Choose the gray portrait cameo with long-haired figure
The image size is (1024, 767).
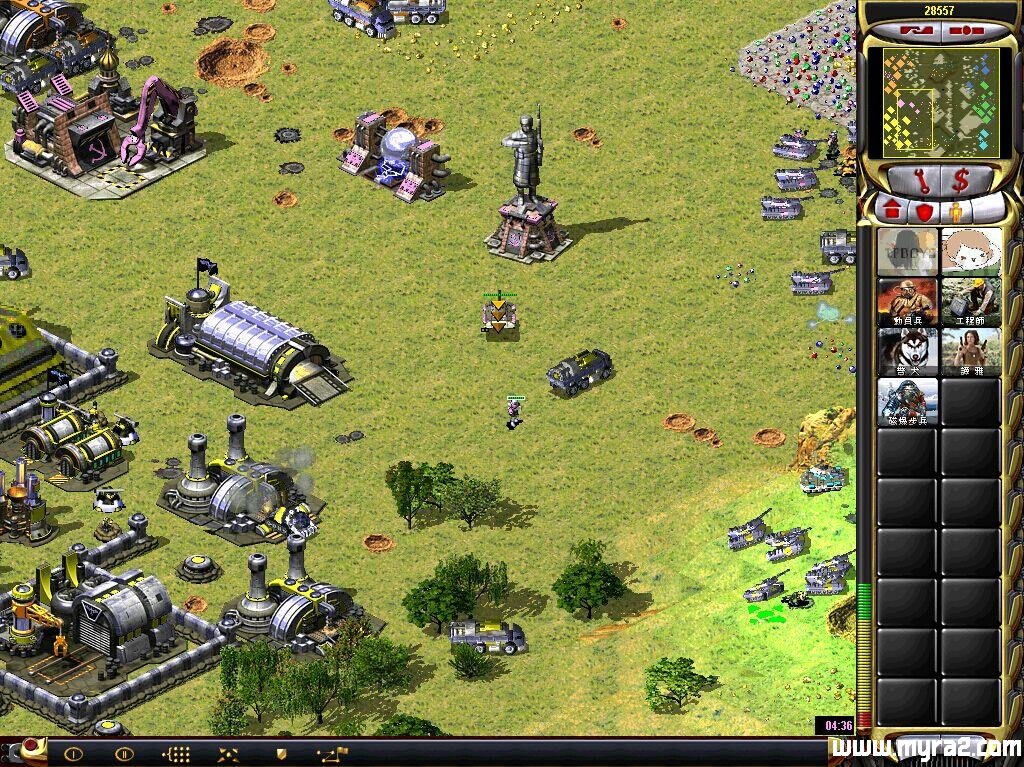click(908, 251)
